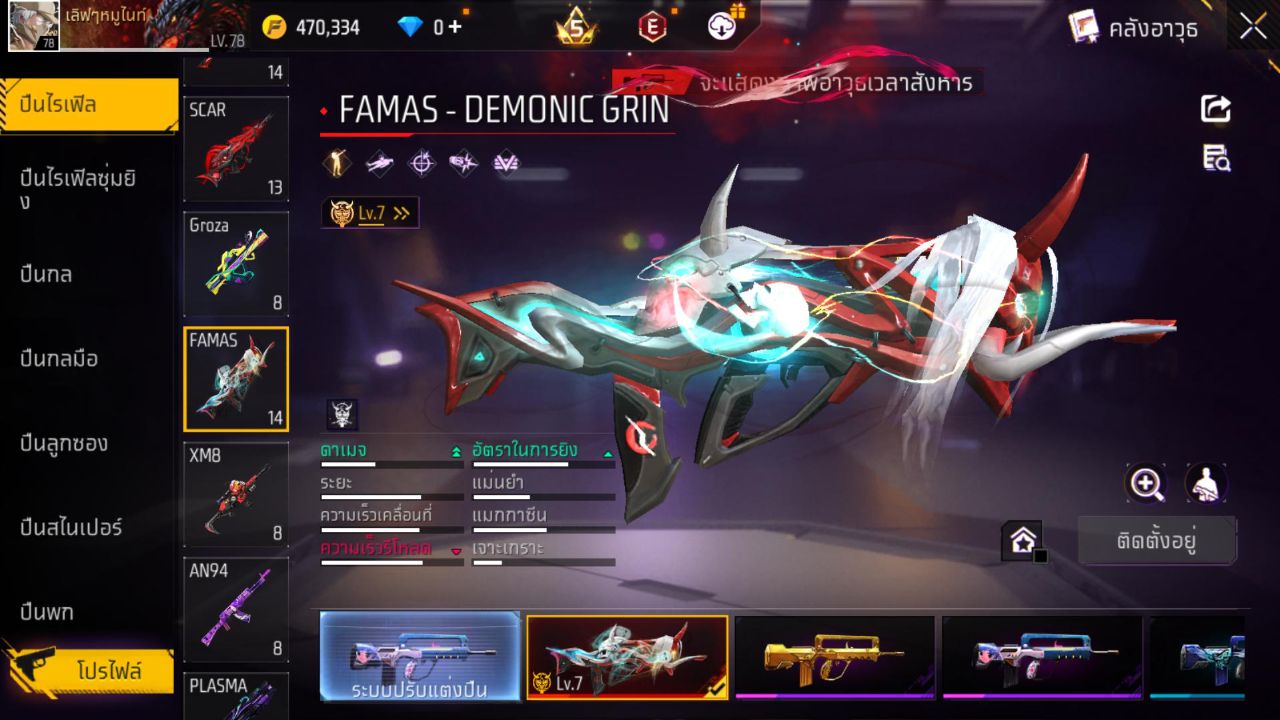Click the share weapon icon
This screenshot has height=720, width=1280.
click(x=1214, y=110)
